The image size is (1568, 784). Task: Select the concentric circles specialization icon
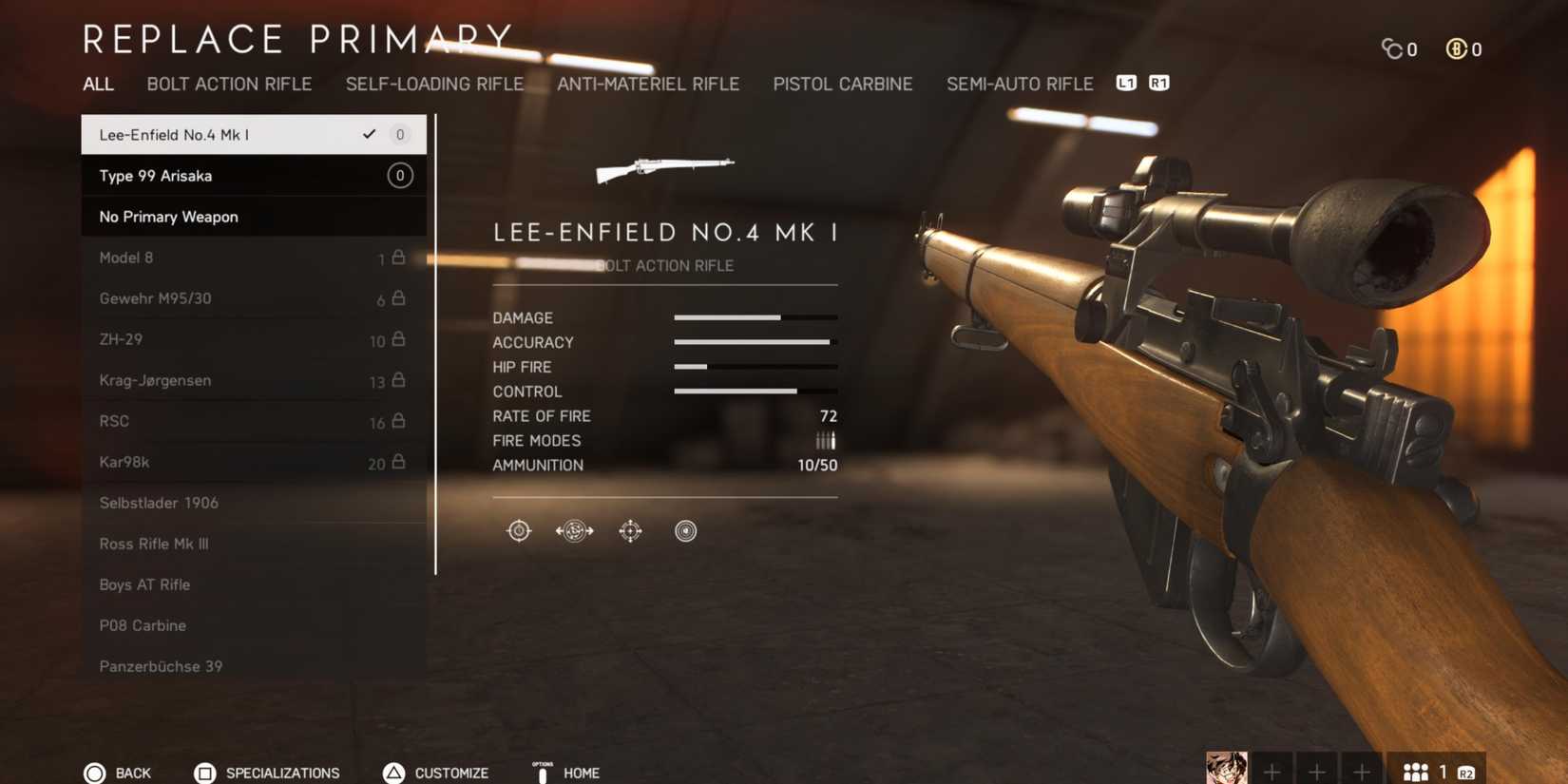[684, 530]
